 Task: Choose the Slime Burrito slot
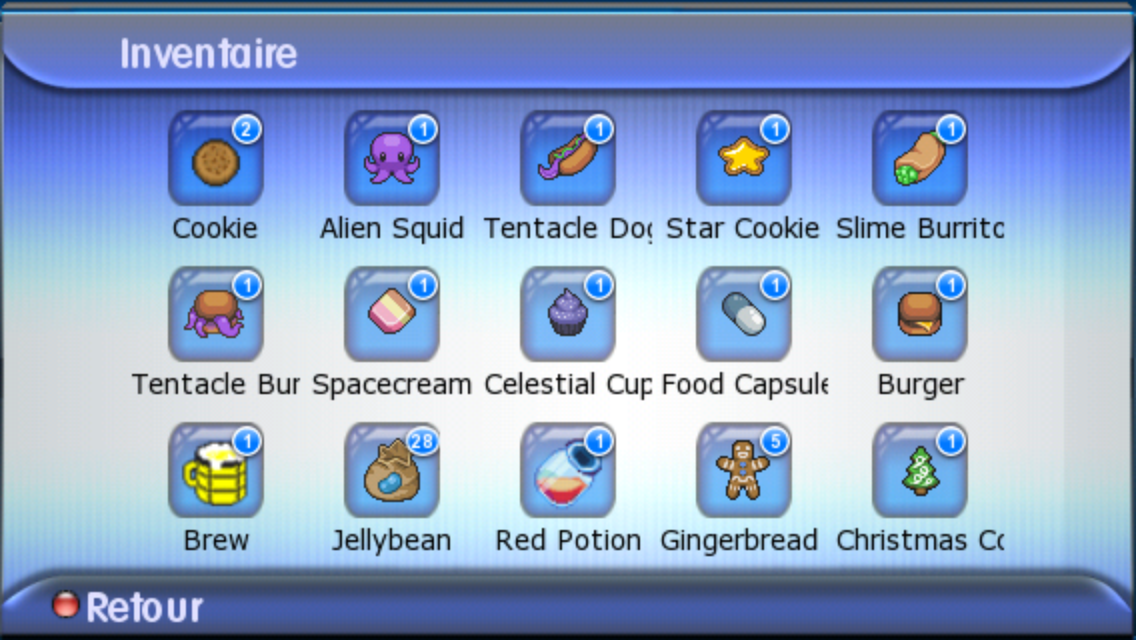pyautogui.click(x=919, y=160)
